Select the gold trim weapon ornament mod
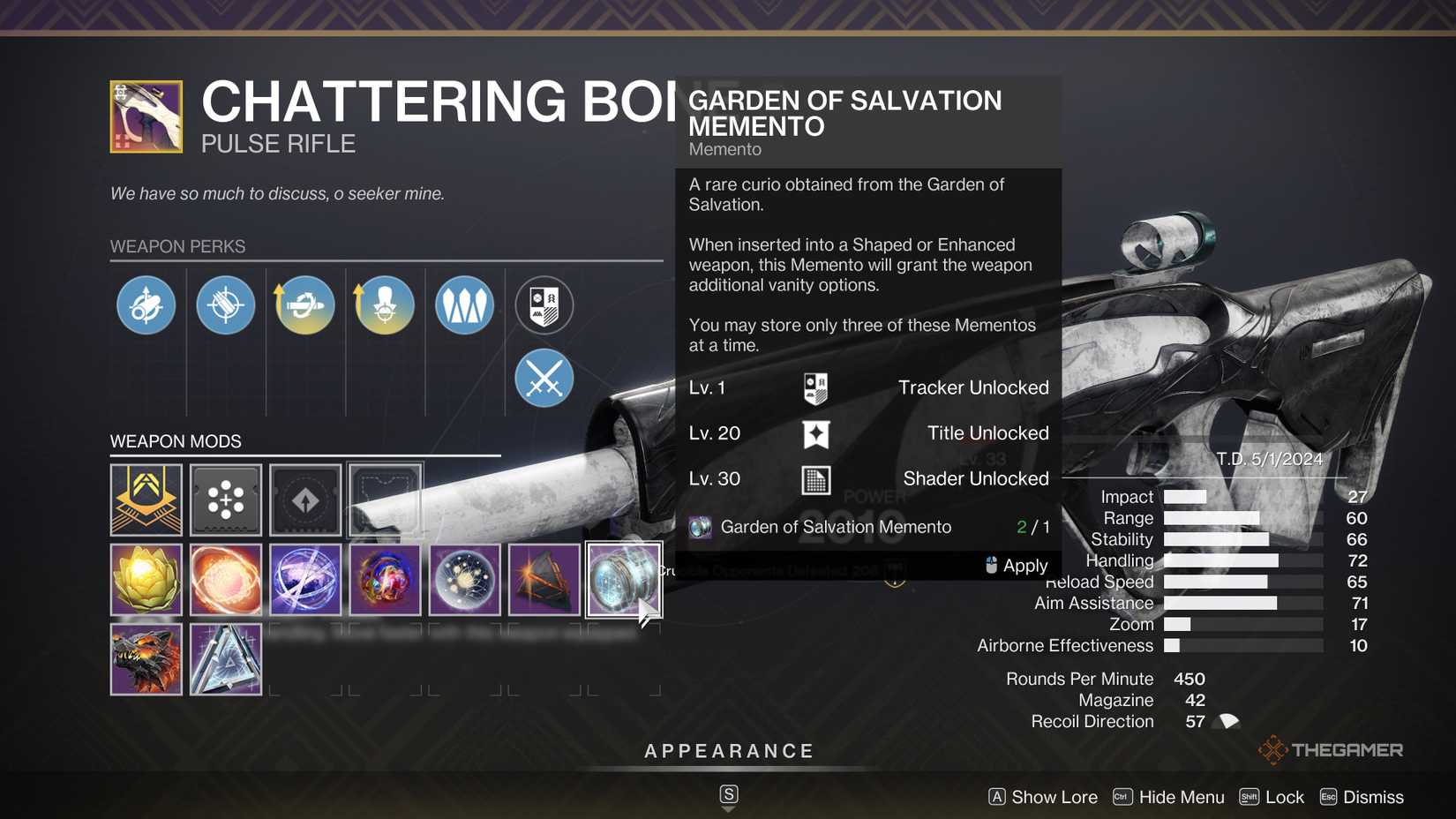The image size is (1456, 819). pyautogui.click(x=146, y=500)
